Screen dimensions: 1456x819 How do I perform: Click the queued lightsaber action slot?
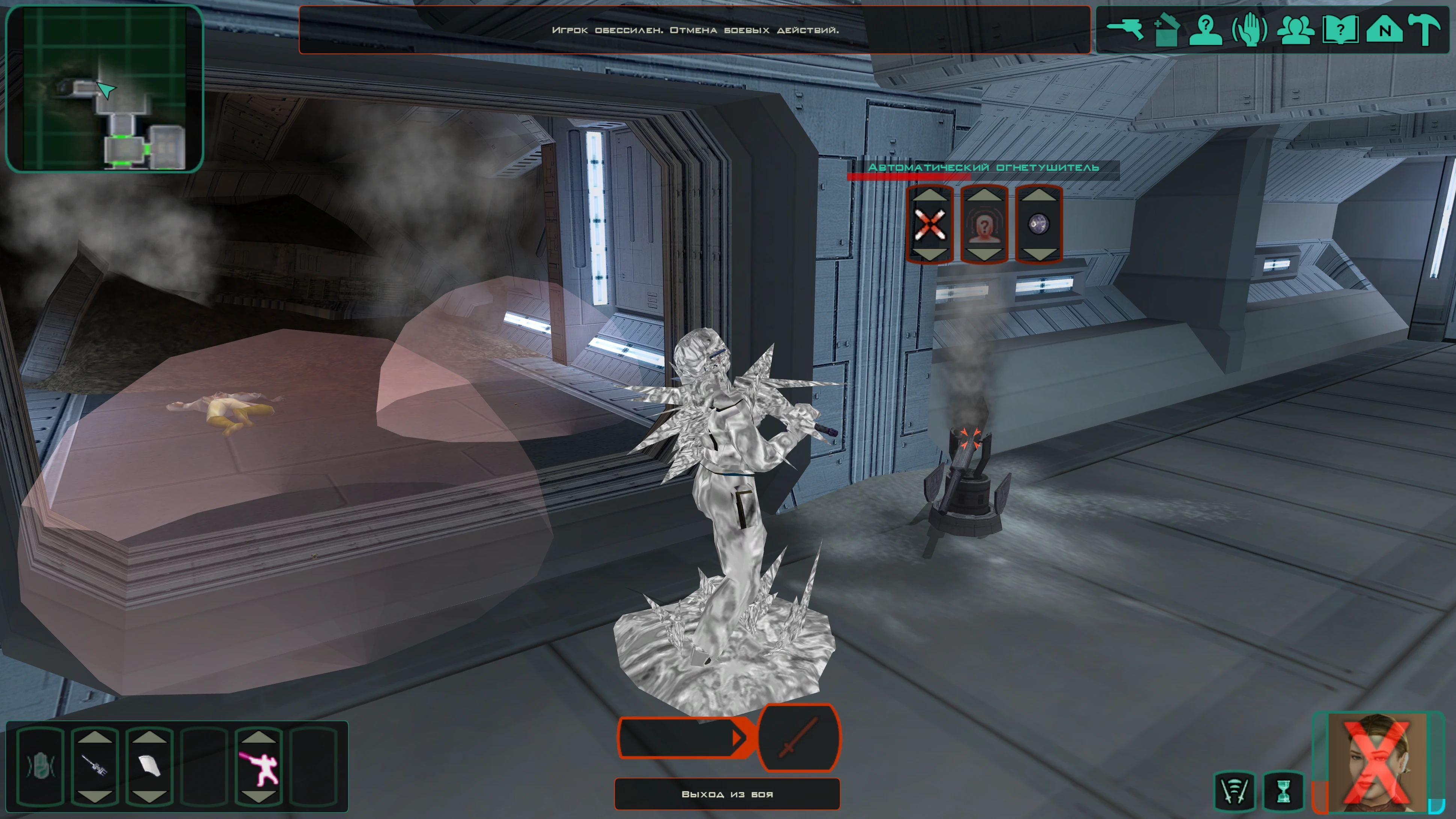(798, 738)
